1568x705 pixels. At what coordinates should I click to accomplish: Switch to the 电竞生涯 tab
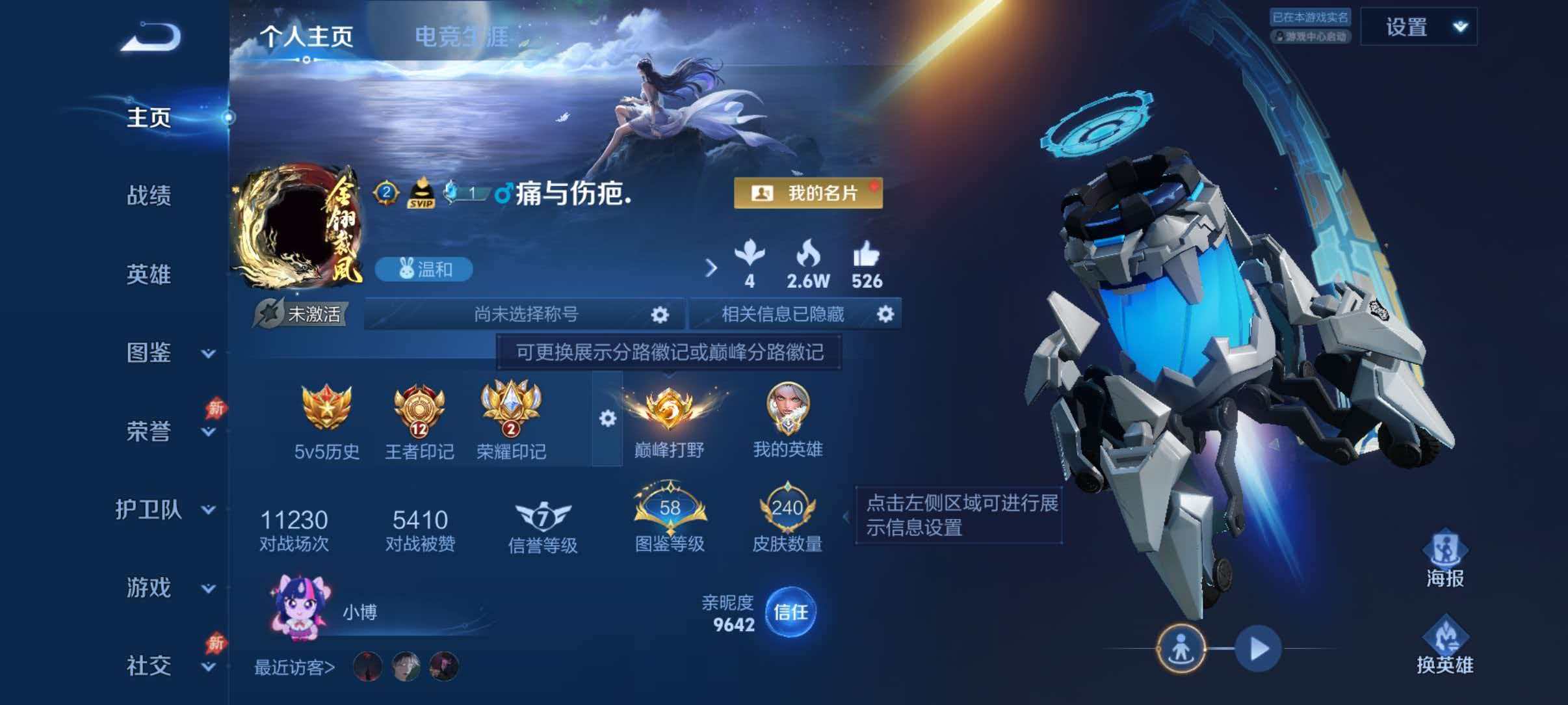pos(462,36)
